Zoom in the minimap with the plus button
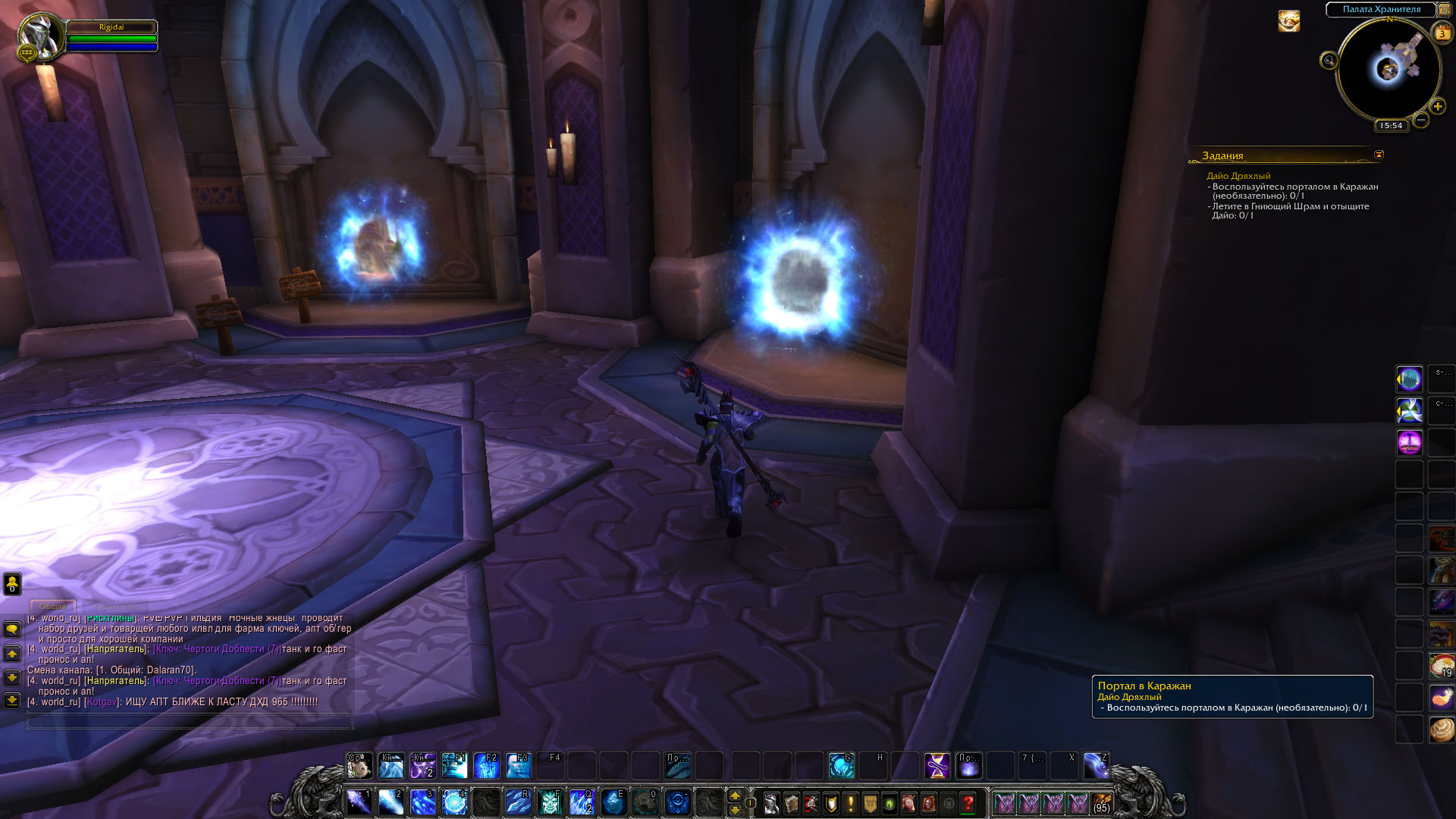This screenshot has height=819, width=1456. click(1438, 107)
